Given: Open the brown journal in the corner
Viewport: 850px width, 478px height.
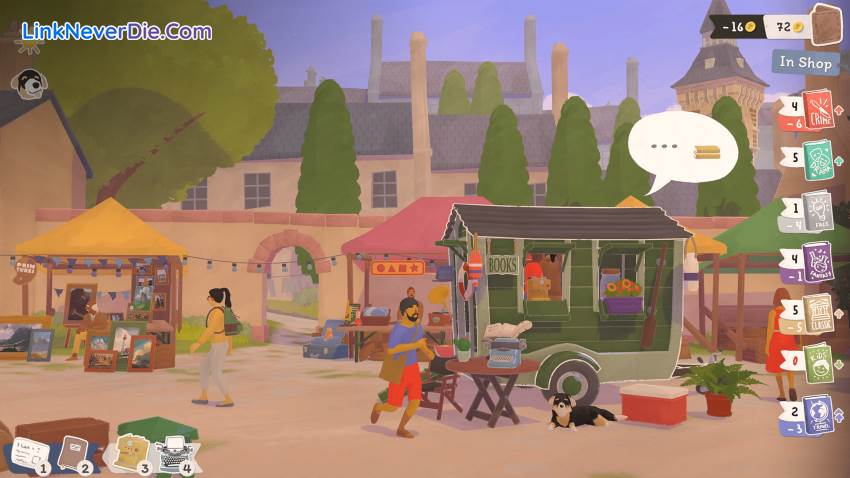Looking at the screenshot, I should click(826, 26).
